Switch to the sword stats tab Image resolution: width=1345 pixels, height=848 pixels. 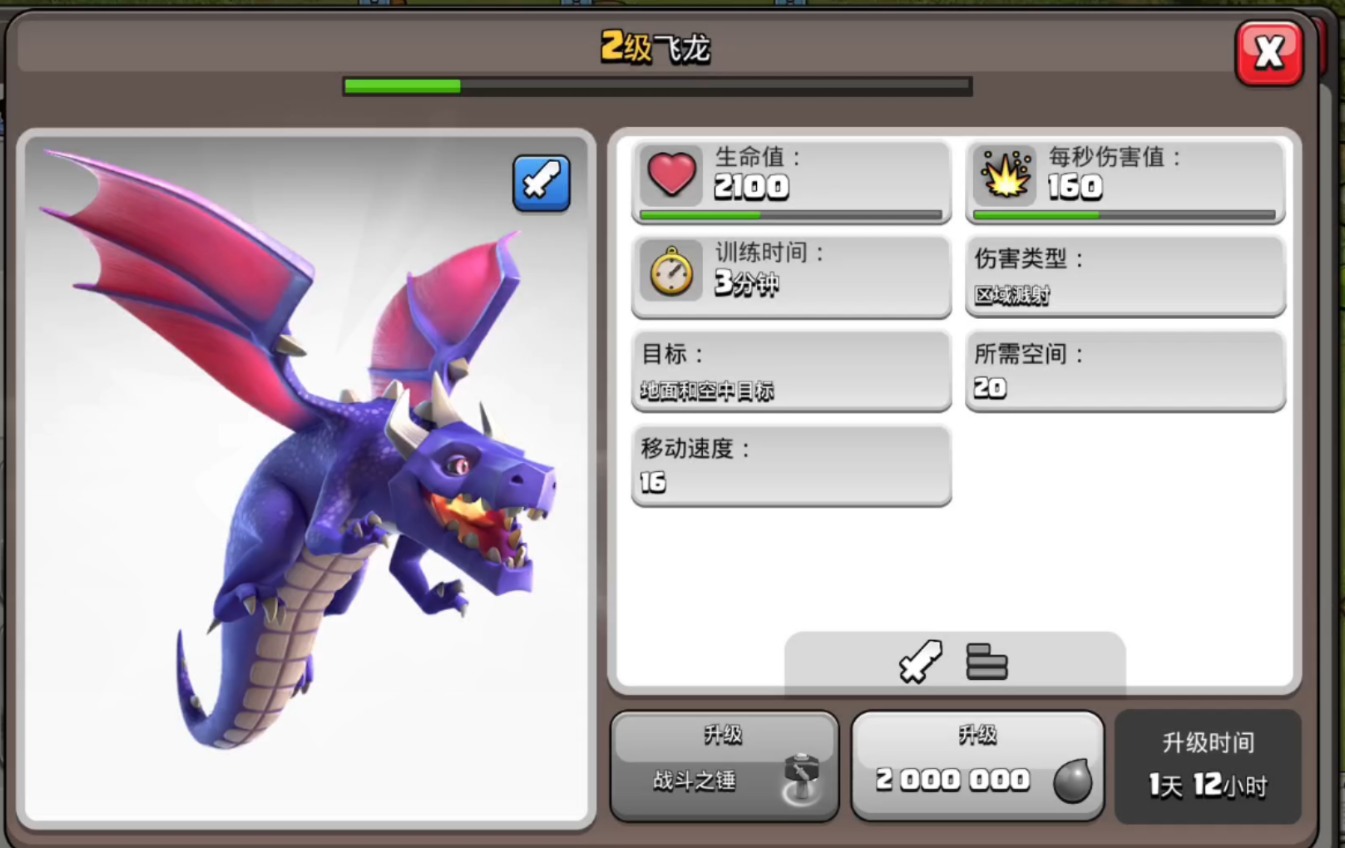tap(920, 662)
